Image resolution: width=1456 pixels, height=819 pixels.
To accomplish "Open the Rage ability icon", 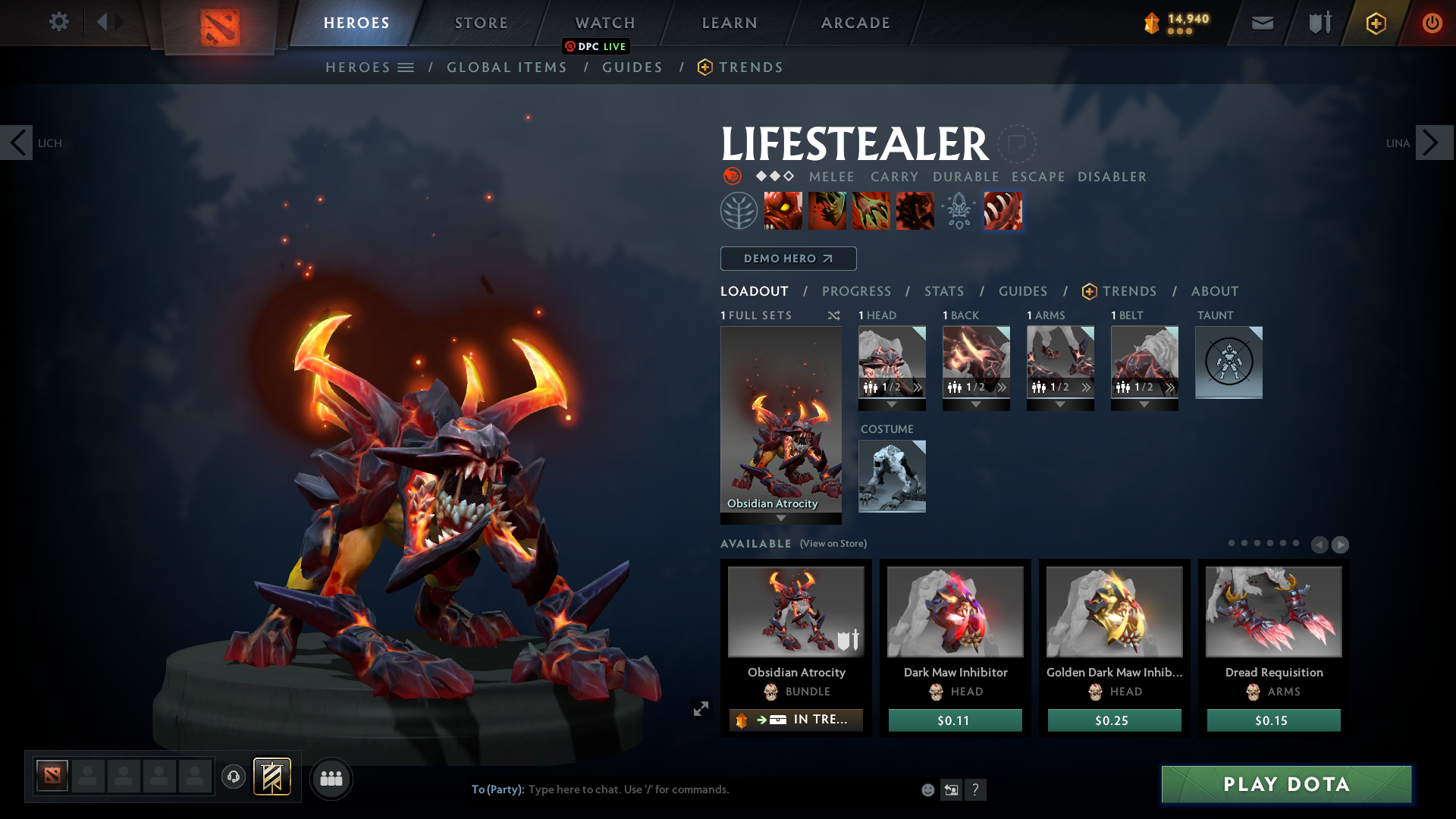I will [x=783, y=210].
